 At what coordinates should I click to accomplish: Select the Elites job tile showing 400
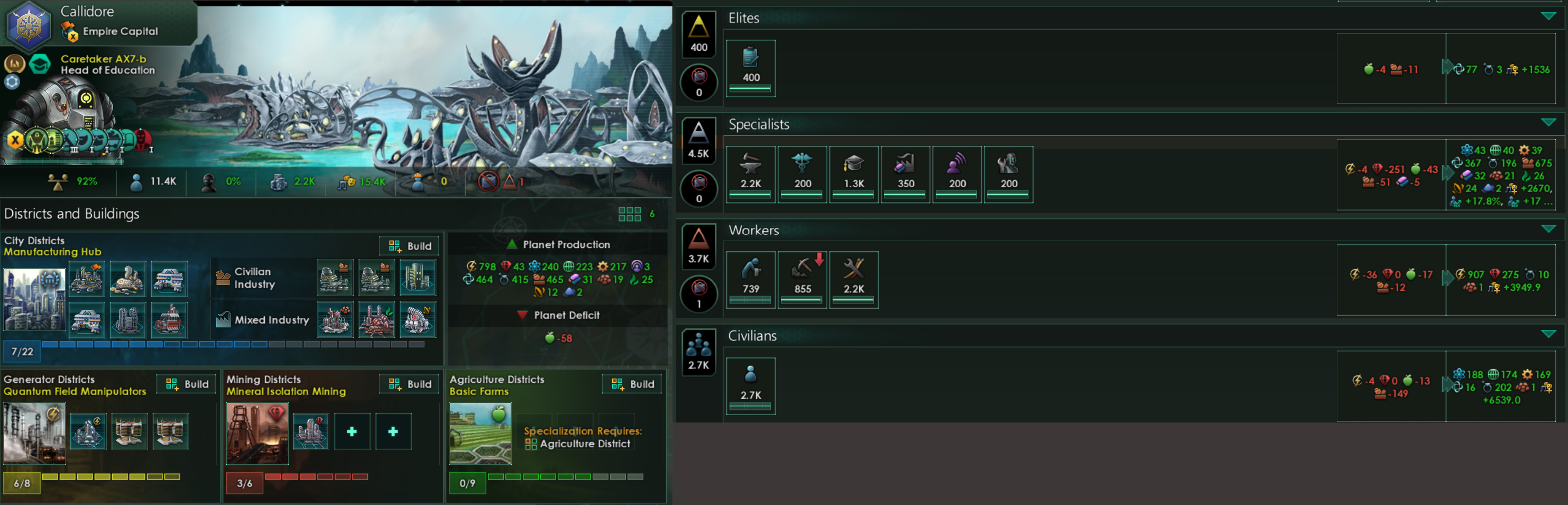[751, 67]
